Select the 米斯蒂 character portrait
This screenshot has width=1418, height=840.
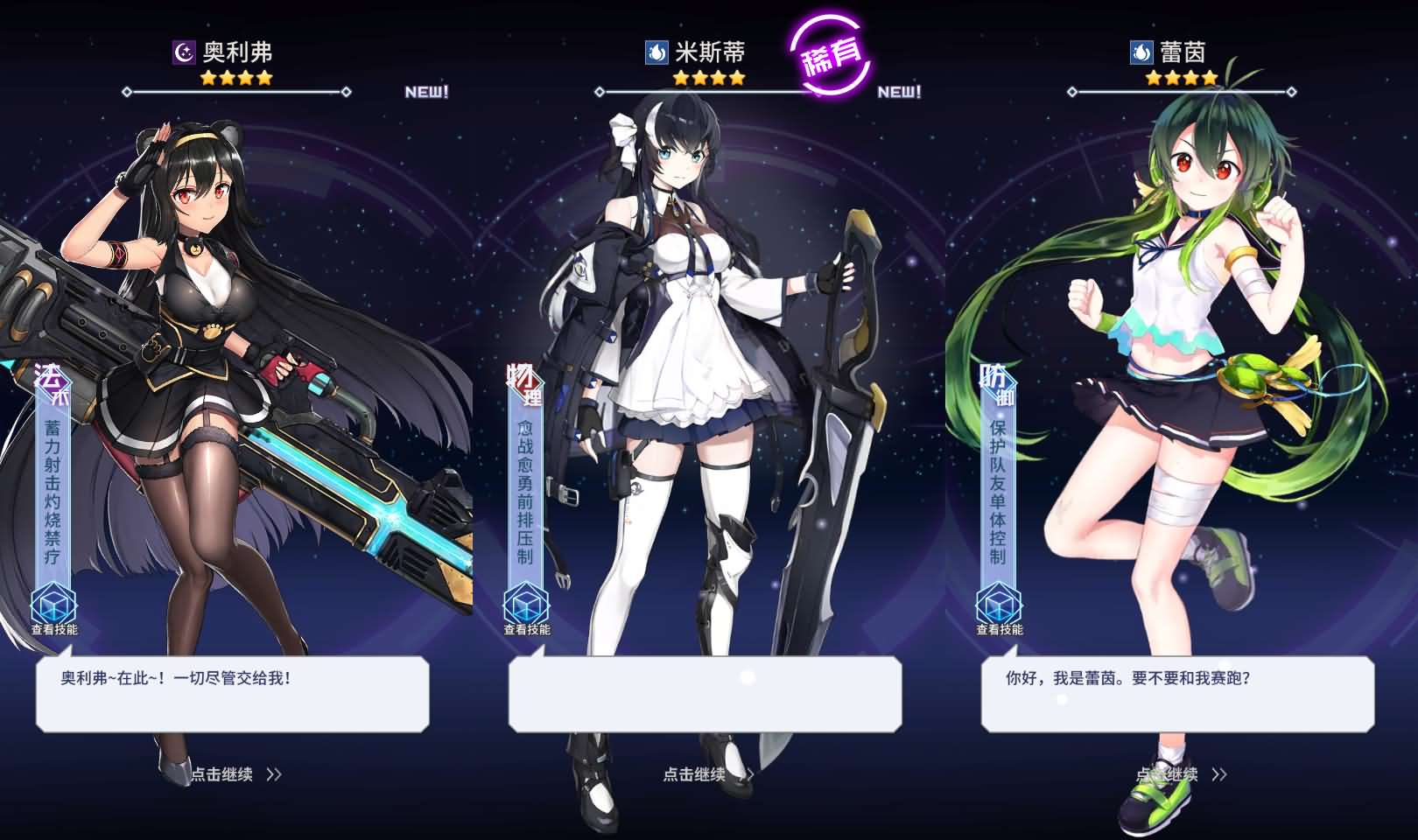691,350
